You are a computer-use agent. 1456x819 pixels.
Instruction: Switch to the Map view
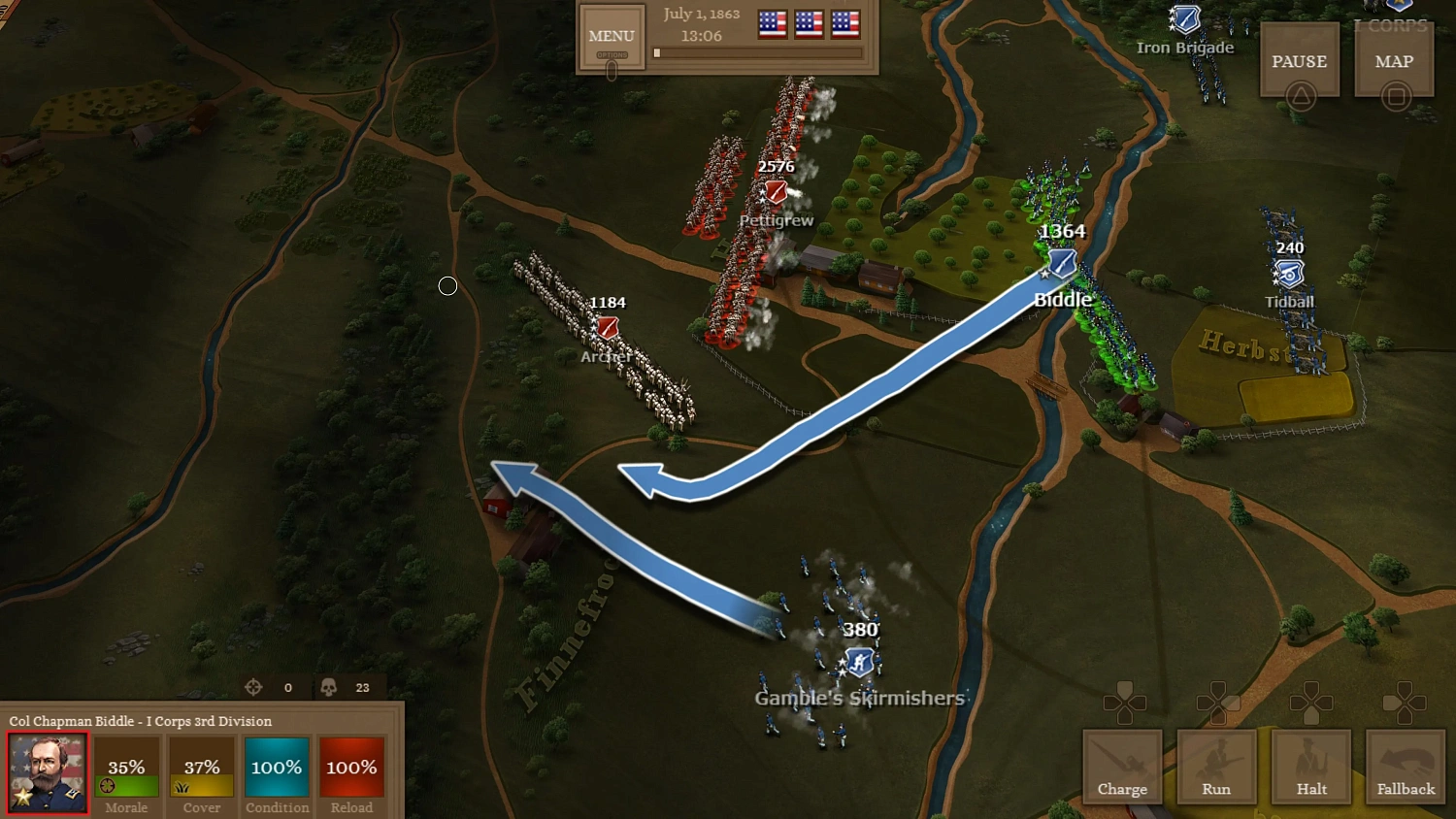point(1394,60)
